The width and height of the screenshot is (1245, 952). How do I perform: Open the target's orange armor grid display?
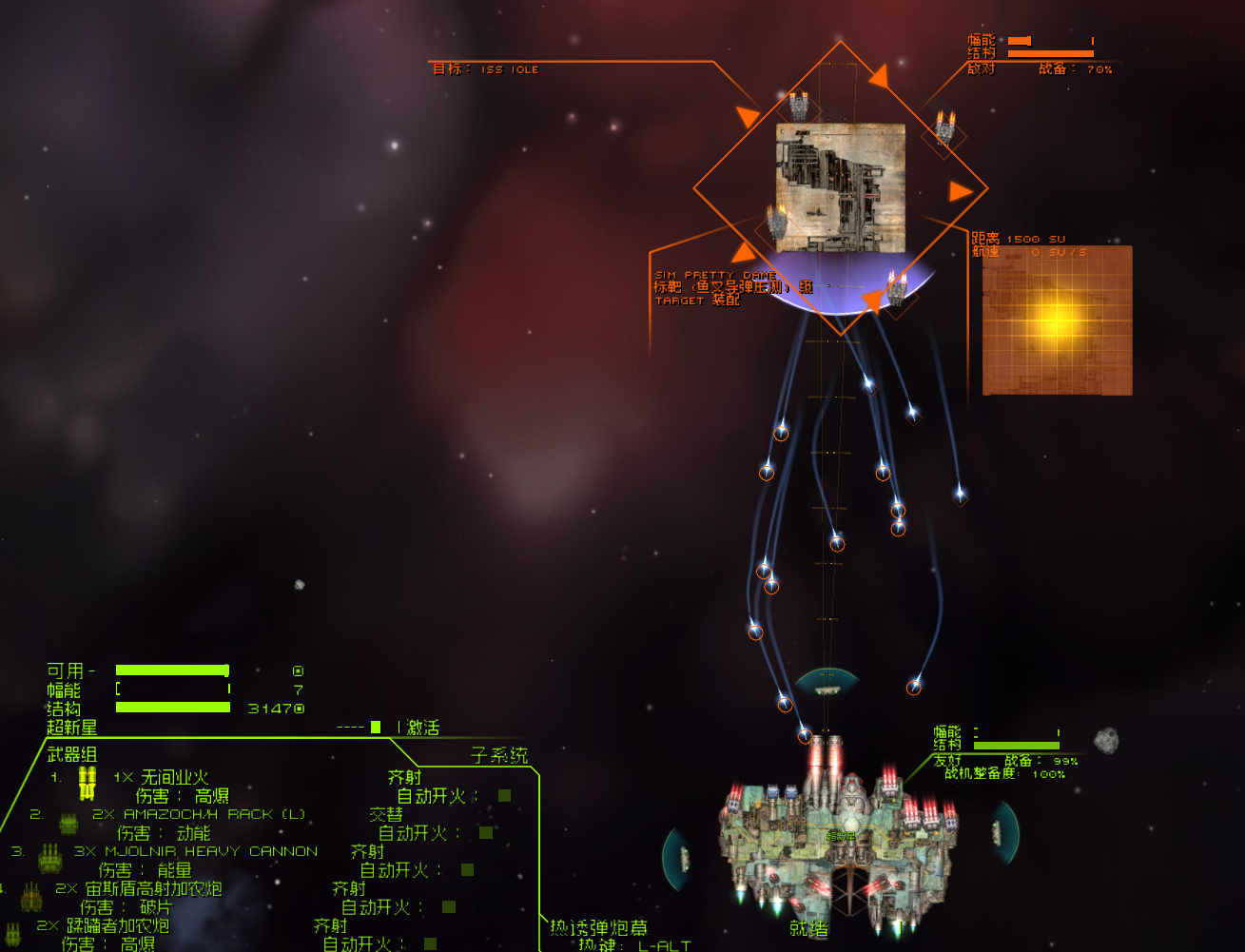1057,320
